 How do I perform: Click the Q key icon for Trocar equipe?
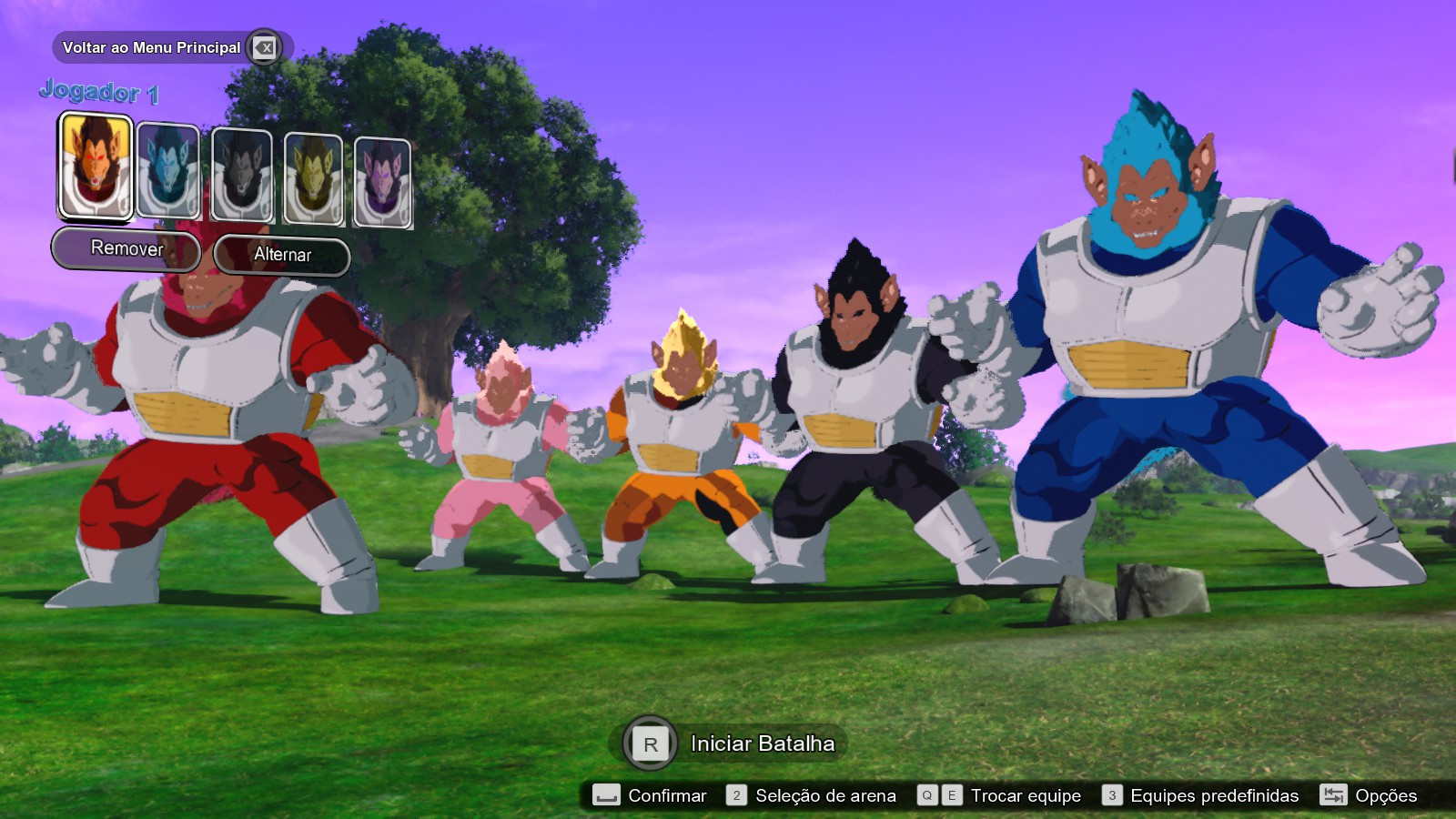927,795
